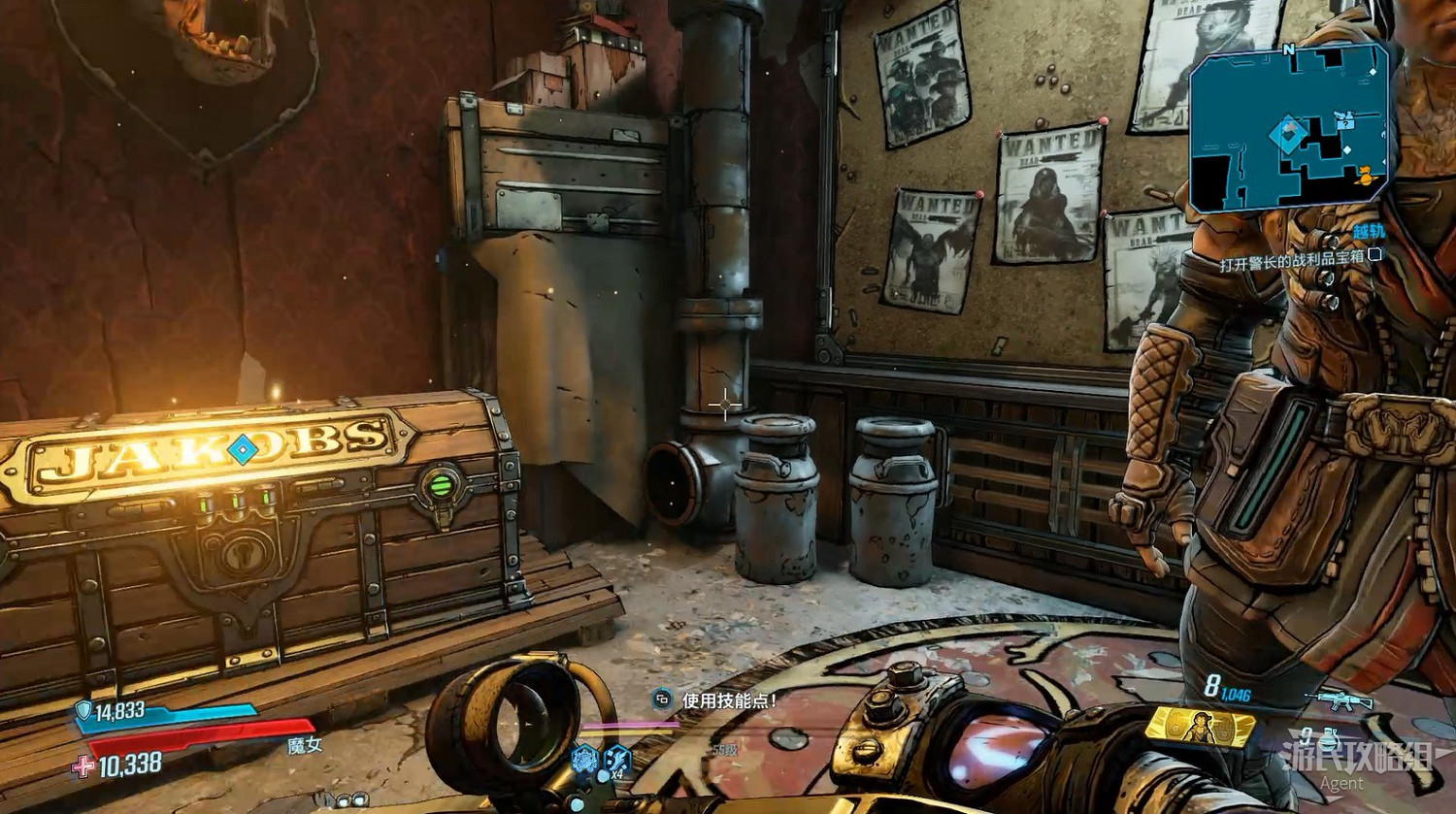
Task: Activate the golden Siren action skill icon
Action: click(x=1200, y=727)
